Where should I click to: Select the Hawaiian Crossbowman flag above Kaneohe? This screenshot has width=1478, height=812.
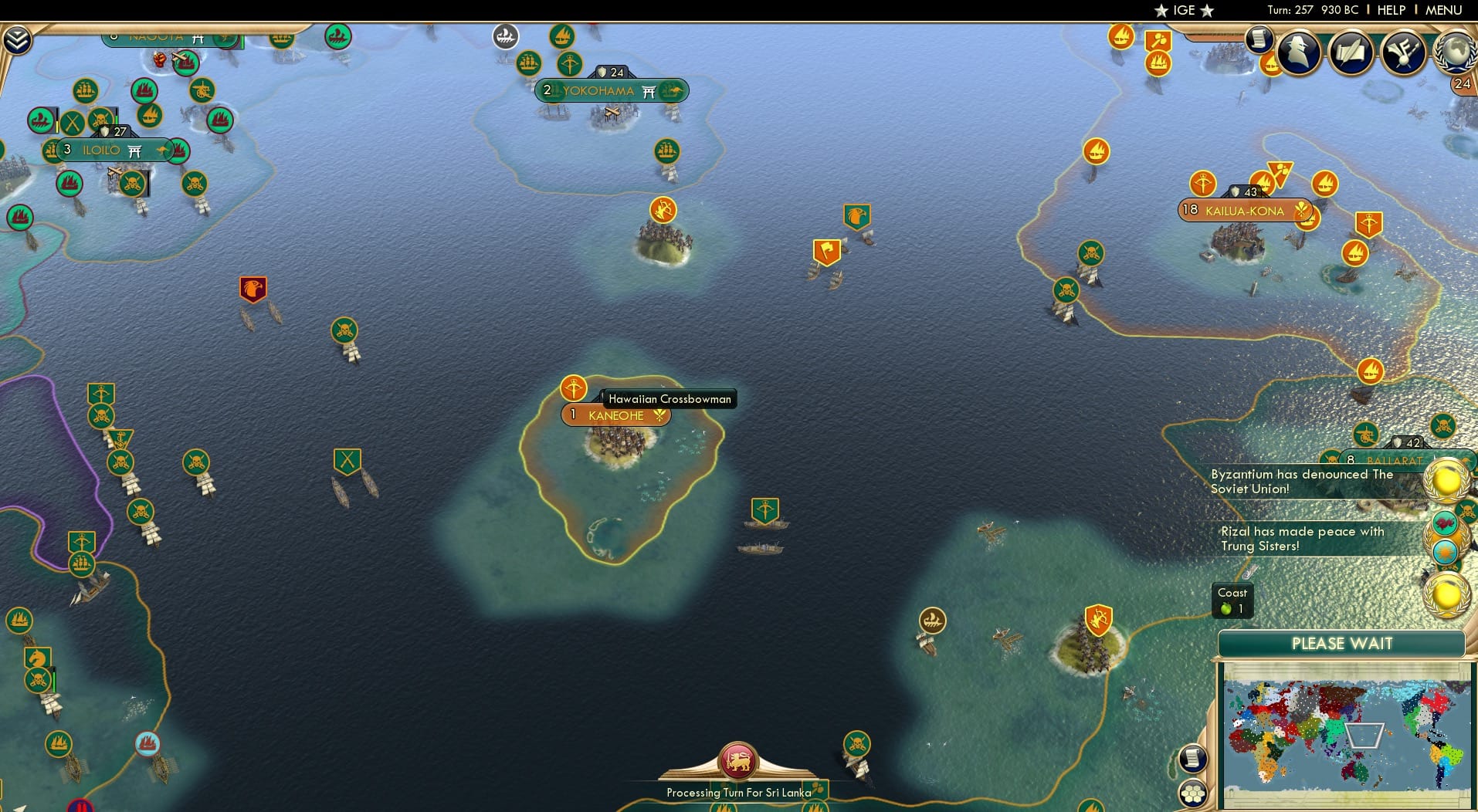pyautogui.click(x=574, y=388)
